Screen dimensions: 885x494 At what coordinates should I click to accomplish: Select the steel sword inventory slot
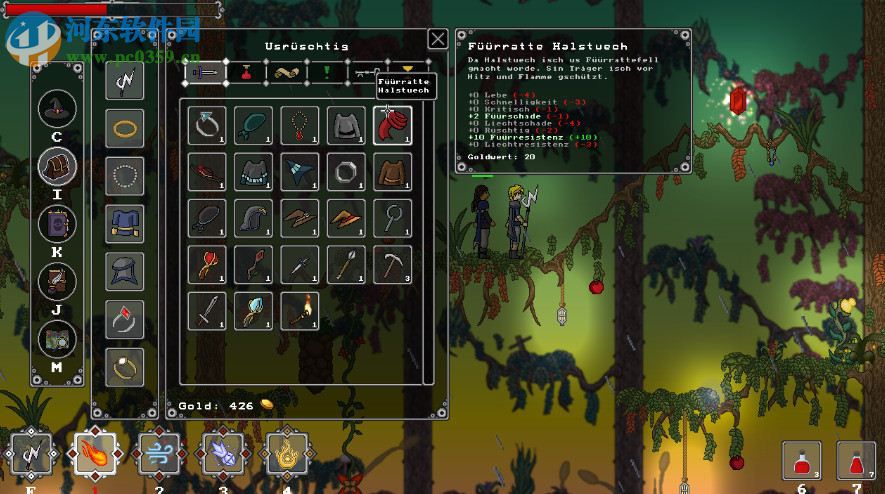[207, 310]
